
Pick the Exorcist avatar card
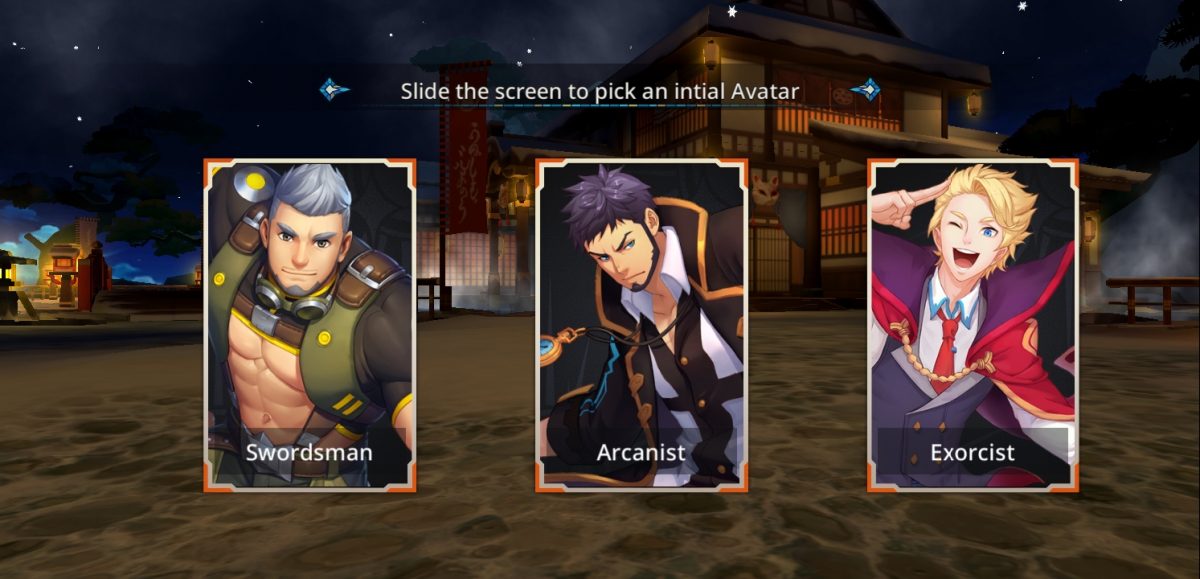coord(972,325)
